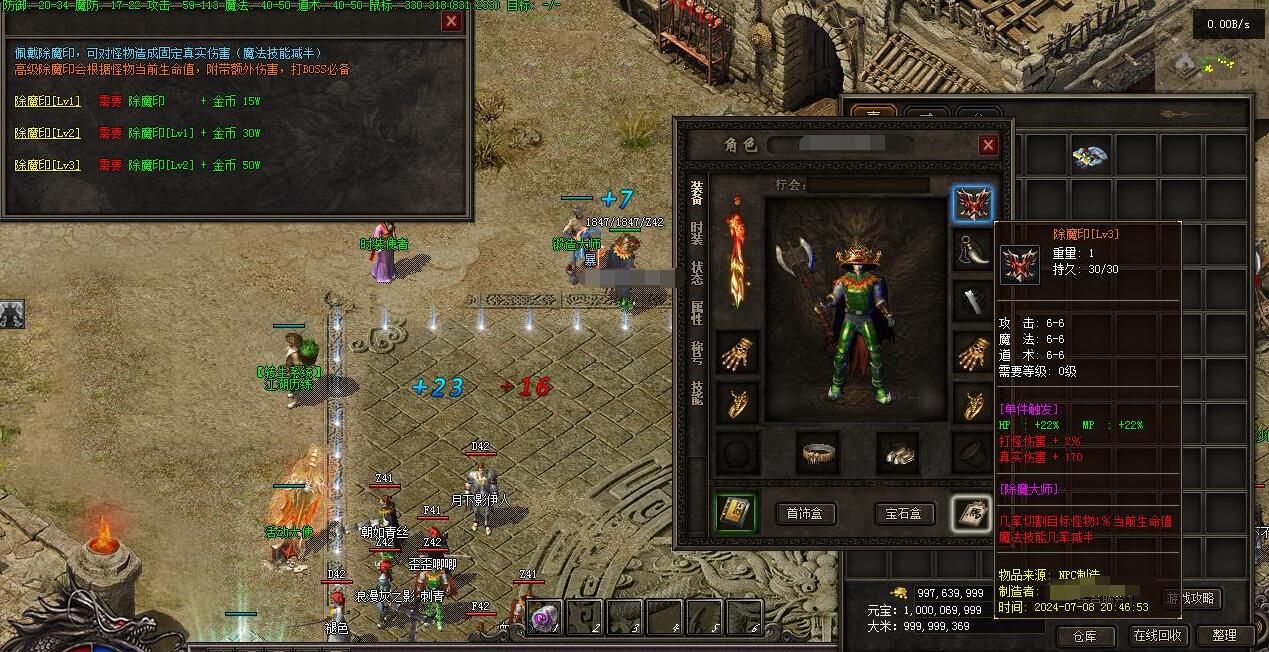Close the 除魔印 NPC dialogue window
Viewport: 1269px width, 652px height.
click(451, 21)
